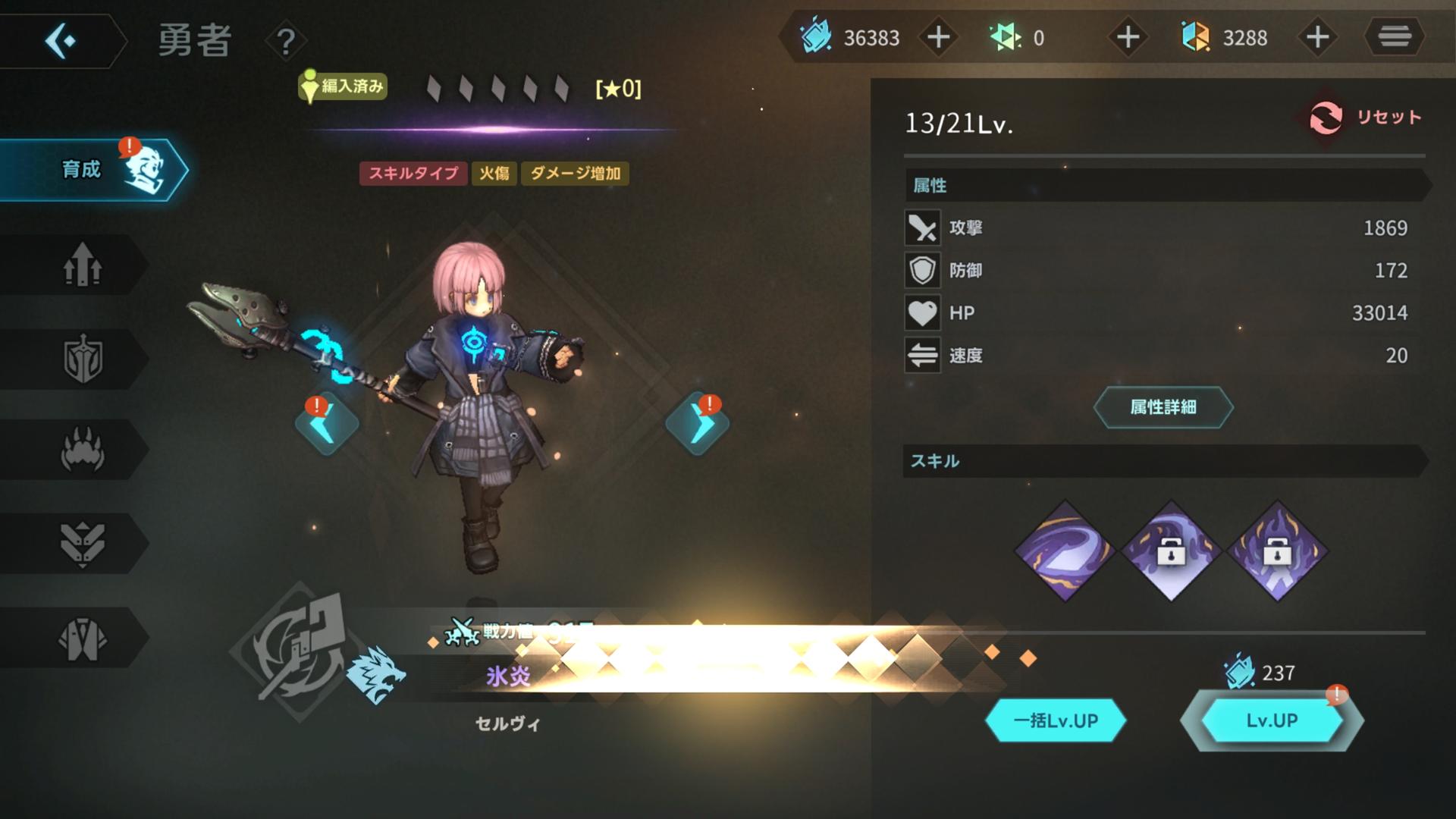
Task: Add more green gem currency
Action: coord(1128,37)
